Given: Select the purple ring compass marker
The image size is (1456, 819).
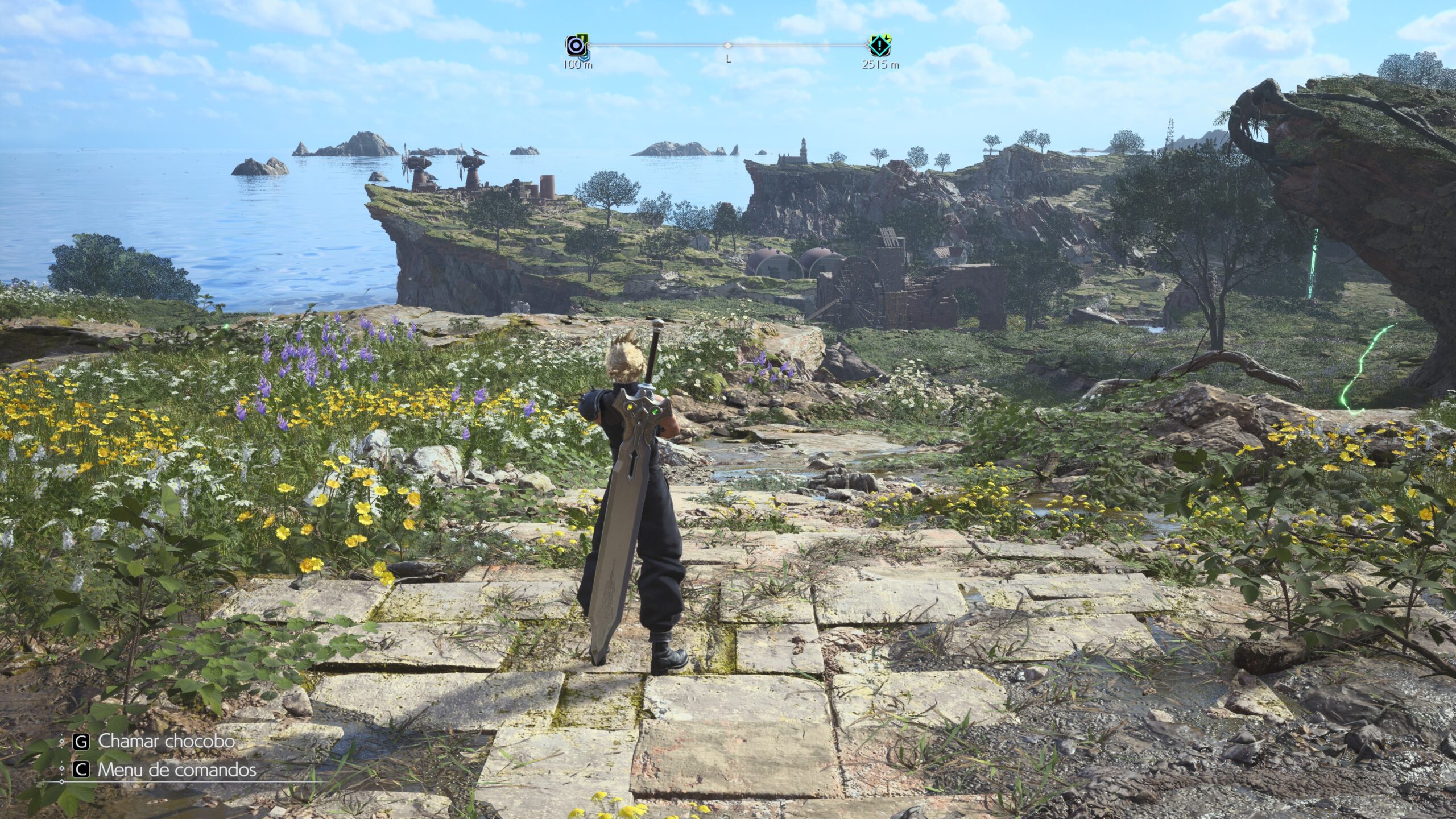Looking at the screenshot, I should (574, 45).
